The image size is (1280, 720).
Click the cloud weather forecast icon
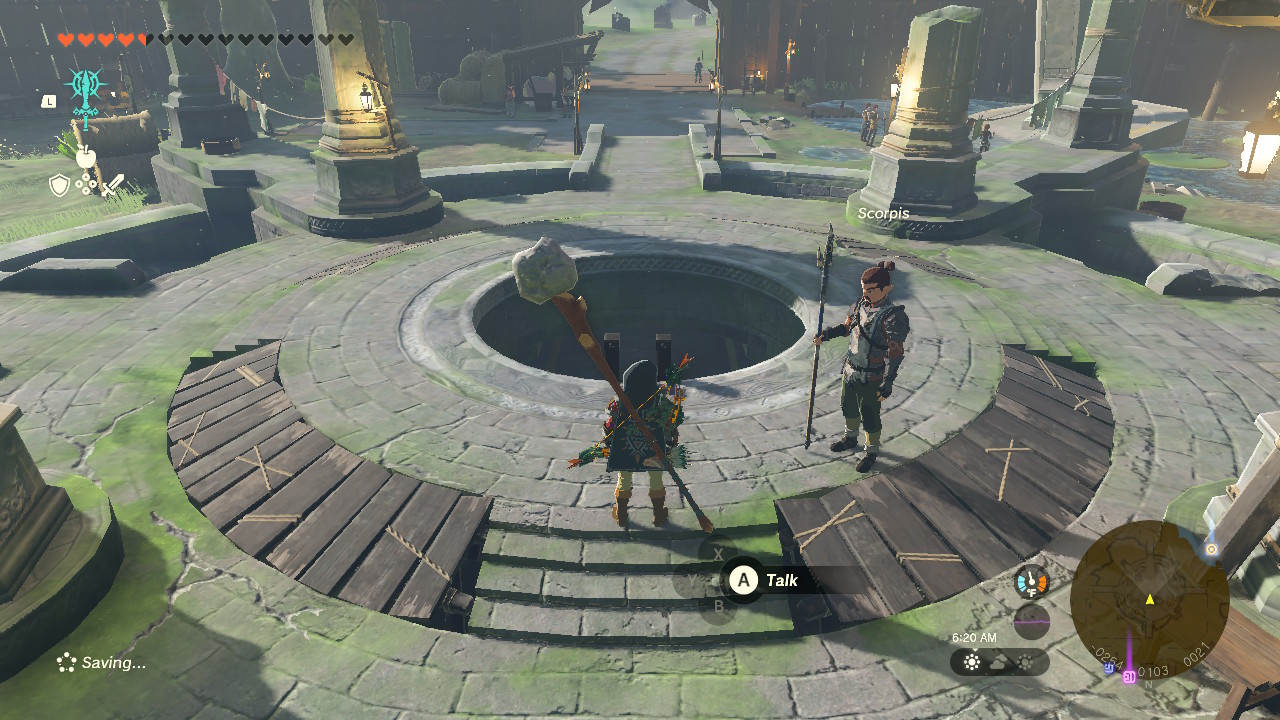click(999, 662)
